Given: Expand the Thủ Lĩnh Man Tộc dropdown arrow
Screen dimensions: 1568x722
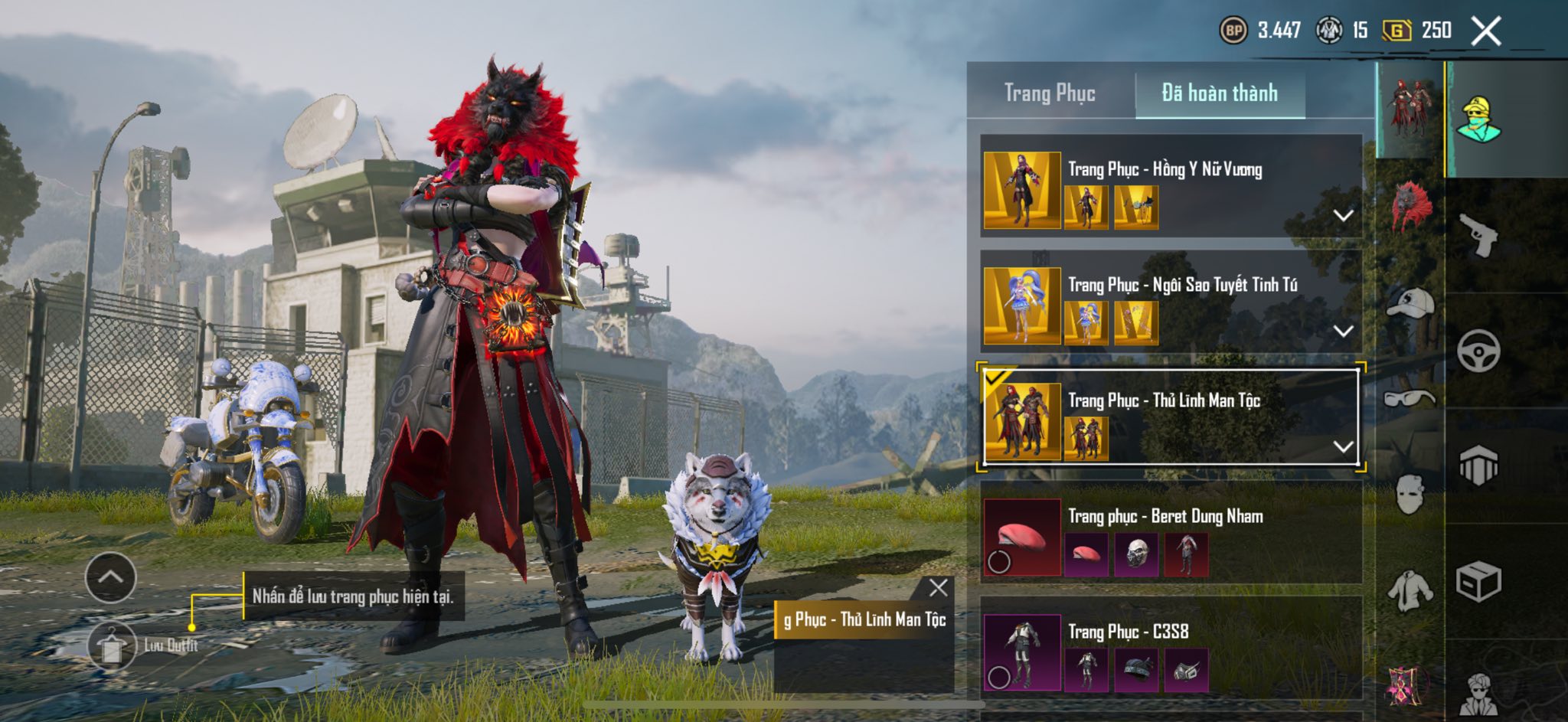Looking at the screenshot, I should tap(1343, 446).
